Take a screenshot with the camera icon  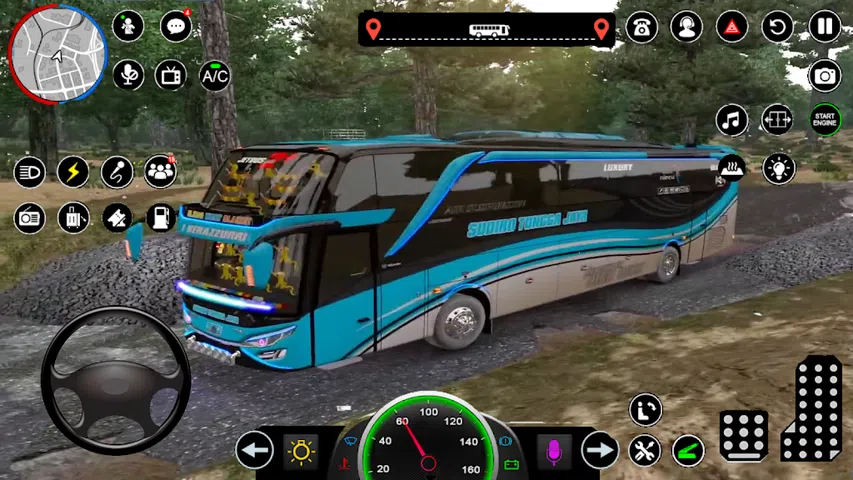coord(825,74)
